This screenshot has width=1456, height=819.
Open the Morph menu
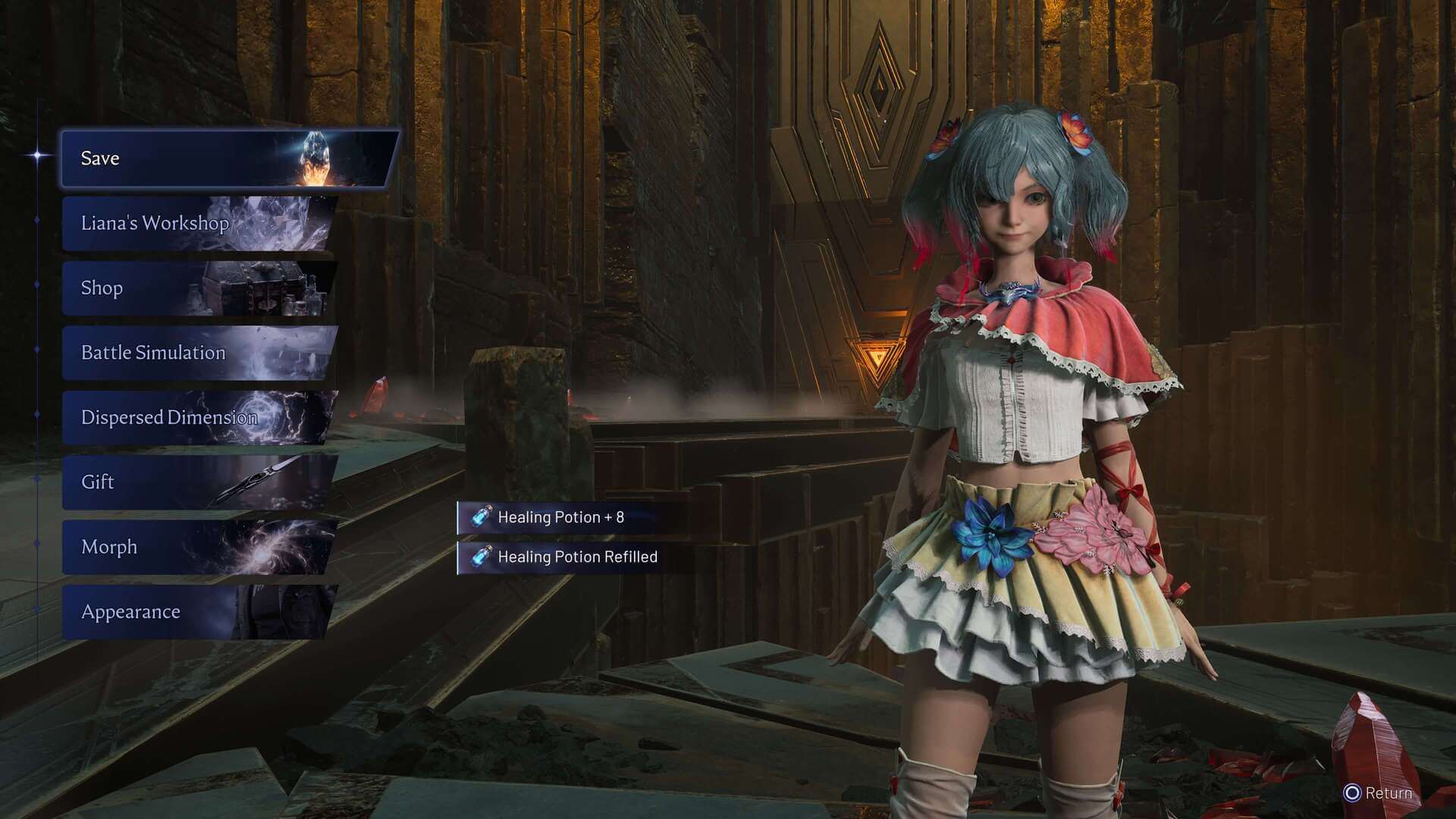tap(197, 547)
